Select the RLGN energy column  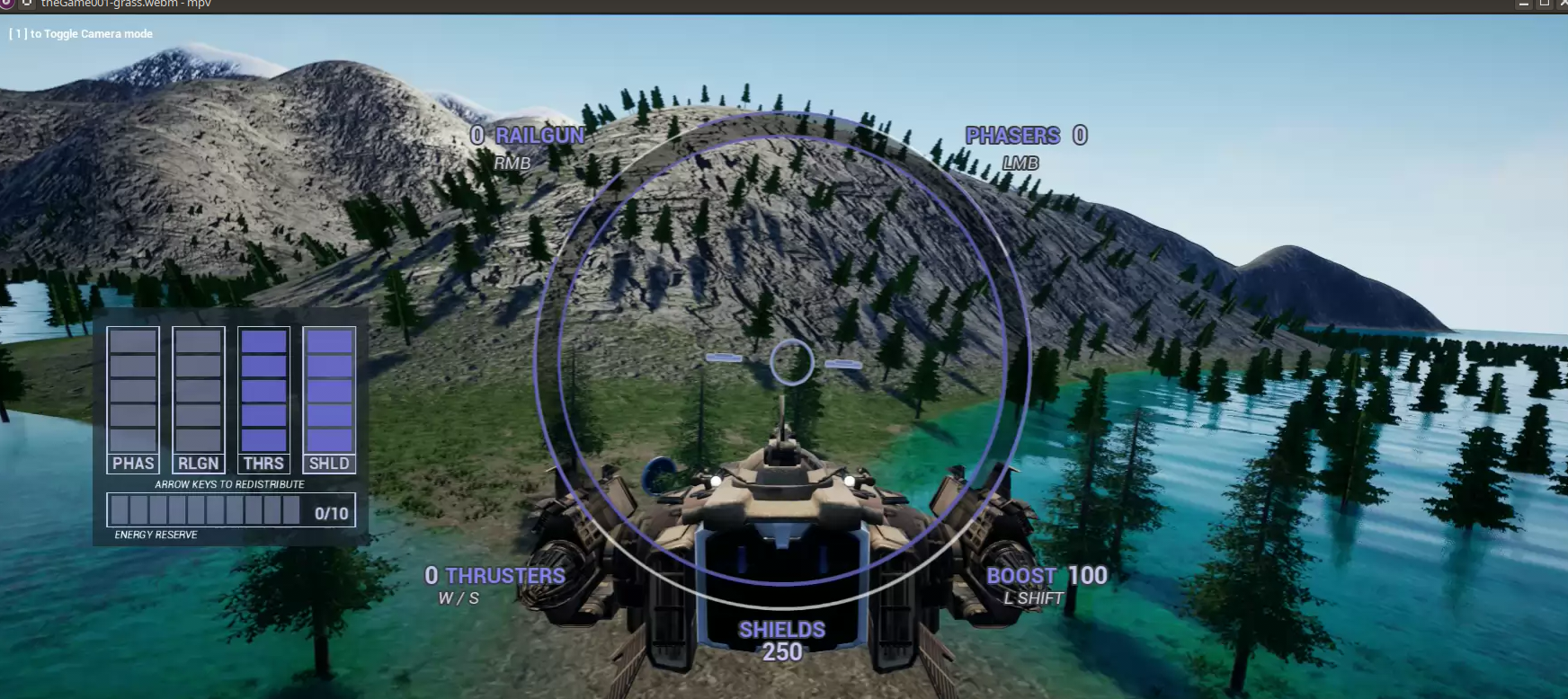tap(199, 400)
